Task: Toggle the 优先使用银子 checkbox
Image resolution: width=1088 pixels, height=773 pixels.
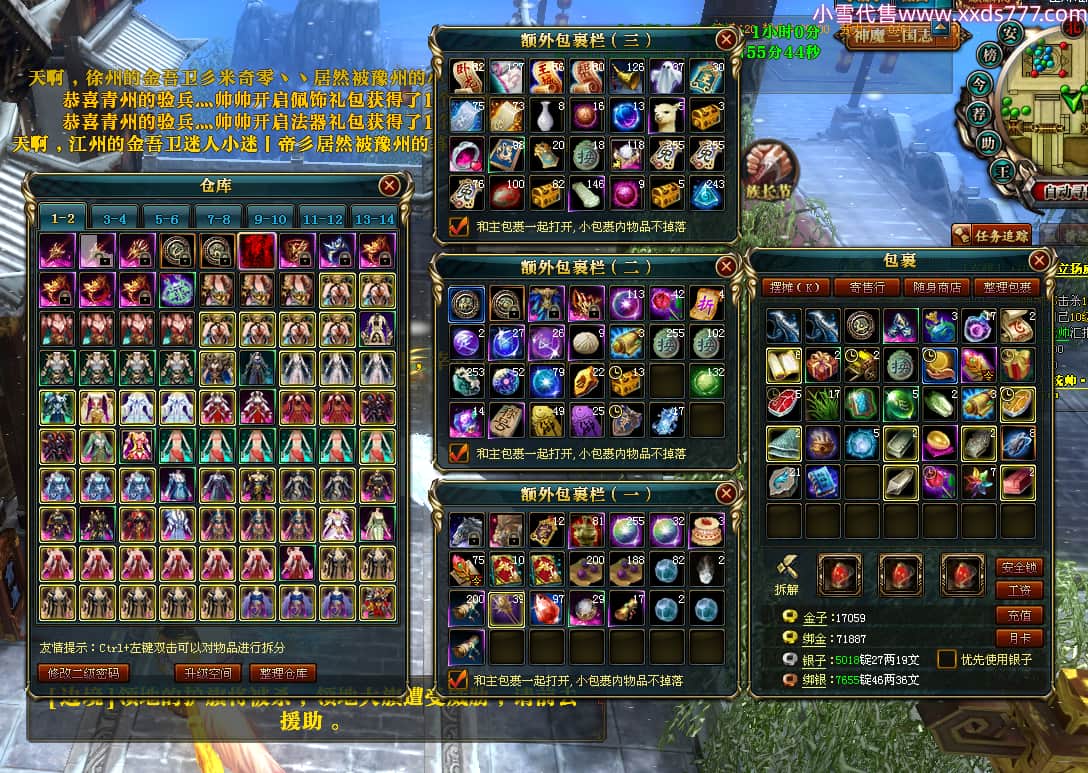Action: pos(946,659)
